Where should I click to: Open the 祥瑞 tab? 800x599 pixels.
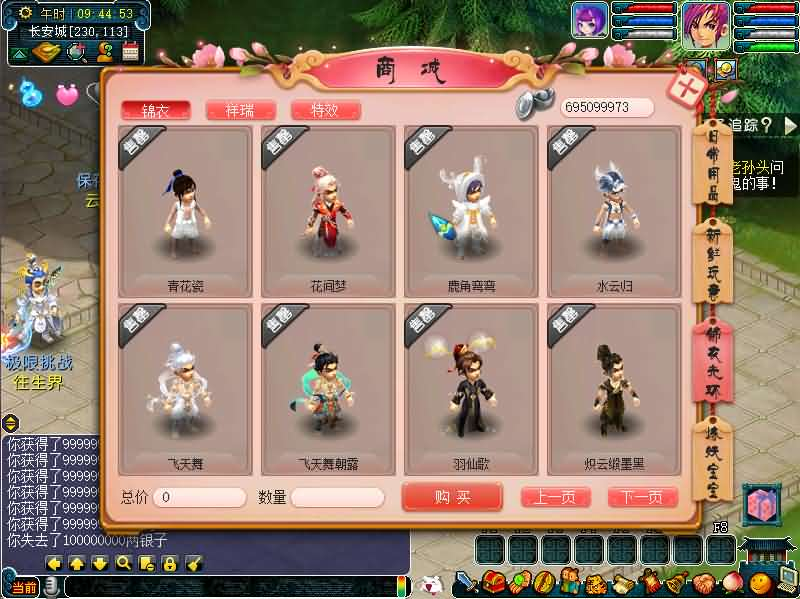tap(241, 110)
